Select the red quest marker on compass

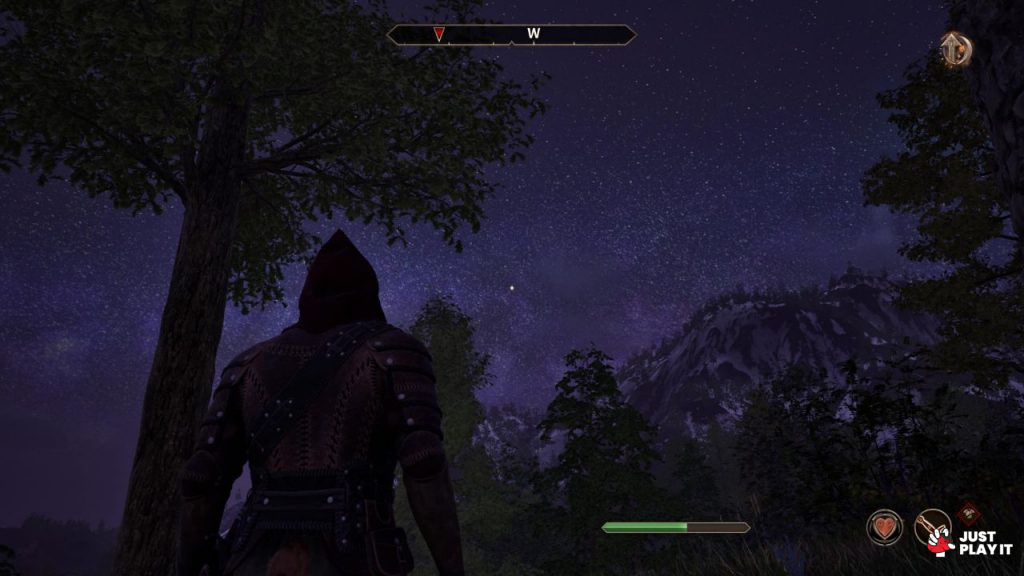pos(438,35)
